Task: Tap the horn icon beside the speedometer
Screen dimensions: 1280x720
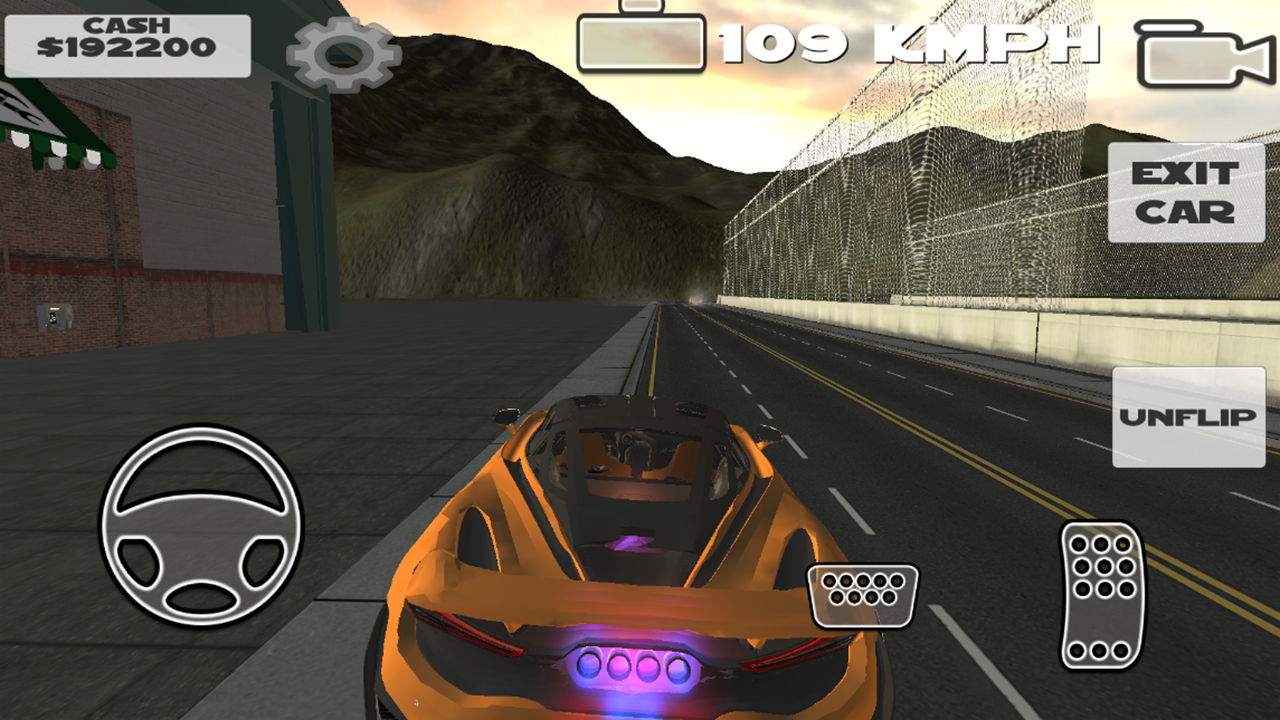Action: tap(640, 42)
